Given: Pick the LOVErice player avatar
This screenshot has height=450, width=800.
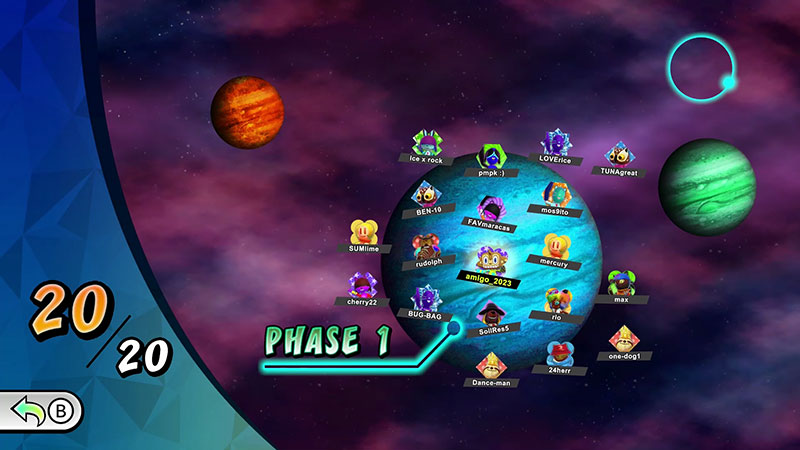Looking at the screenshot, I should click(556, 144).
